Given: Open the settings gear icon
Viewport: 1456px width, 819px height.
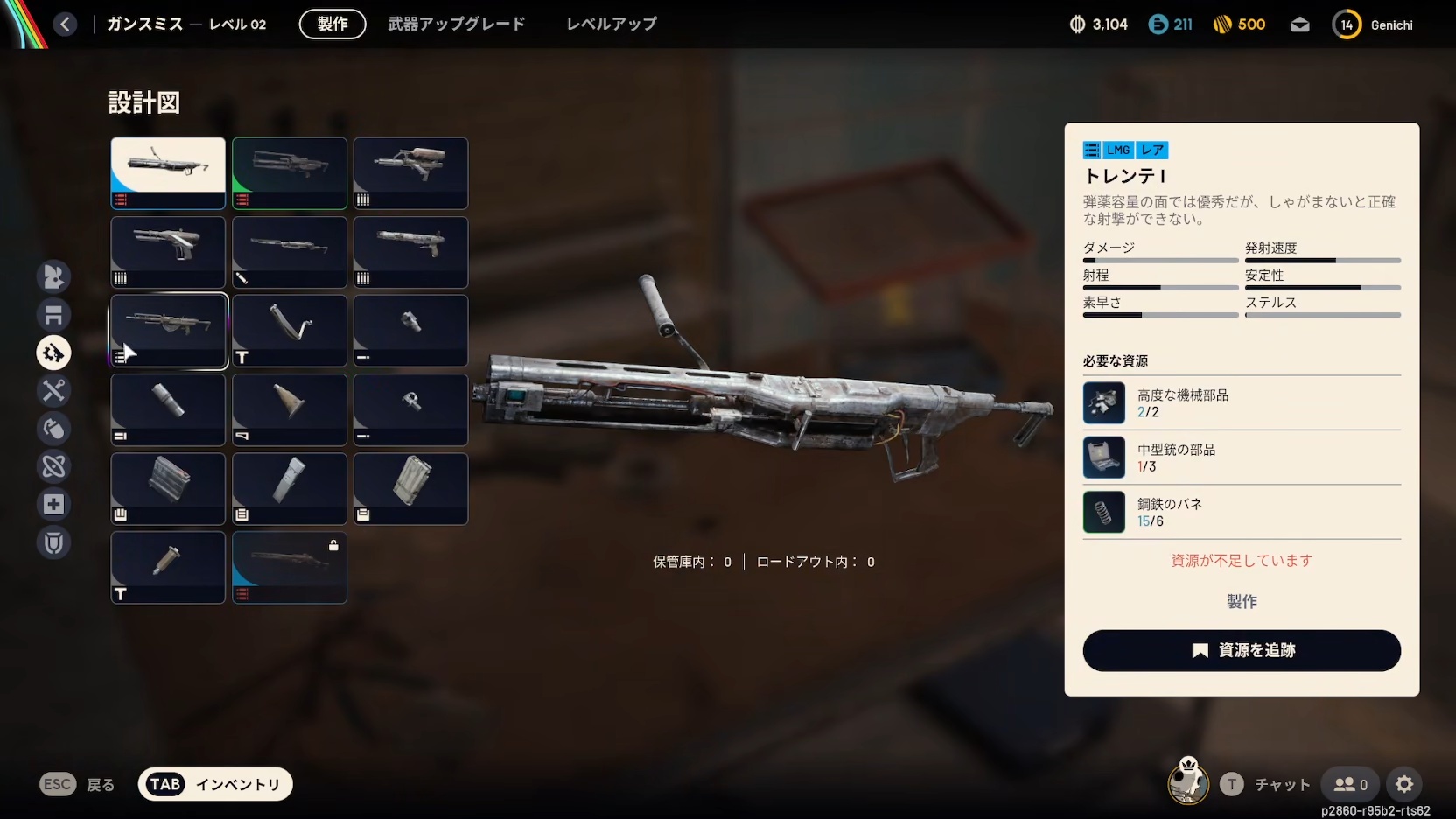Looking at the screenshot, I should tap(1404, 784).
